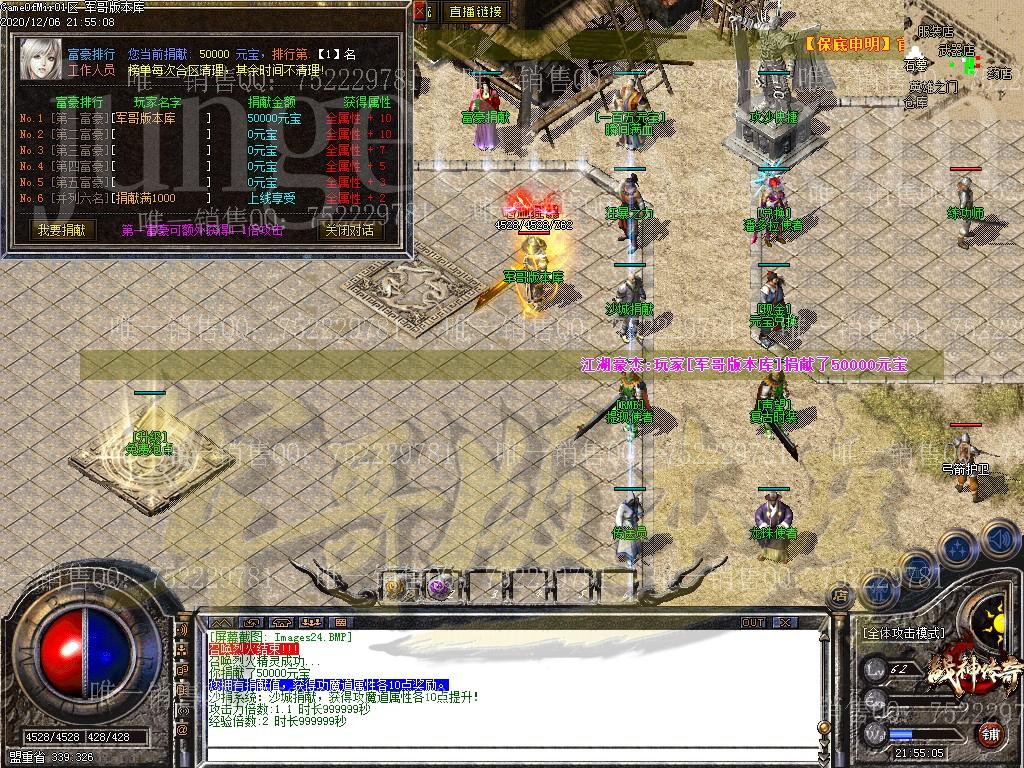Open the red 铺 store button
The height and width of the screenshot is (768, 1024).
(990, 734)
